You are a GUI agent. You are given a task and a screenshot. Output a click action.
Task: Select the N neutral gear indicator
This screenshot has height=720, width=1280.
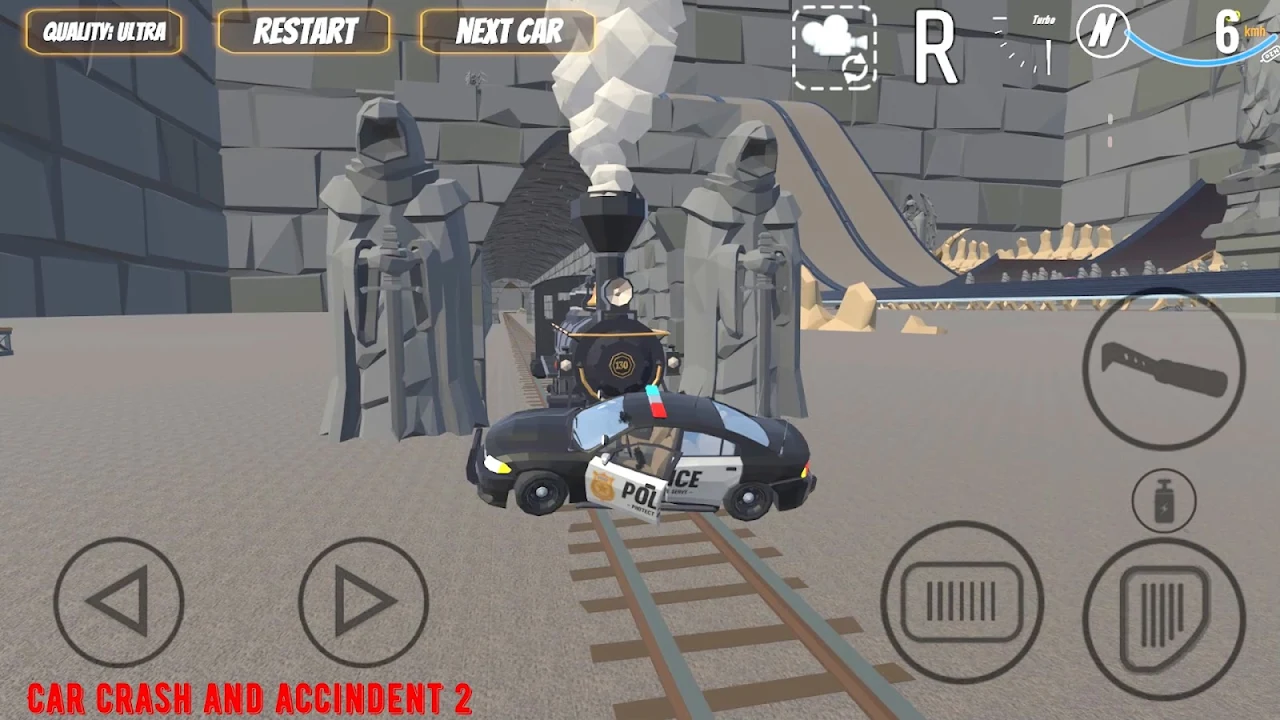click(x=1102, y=32)
